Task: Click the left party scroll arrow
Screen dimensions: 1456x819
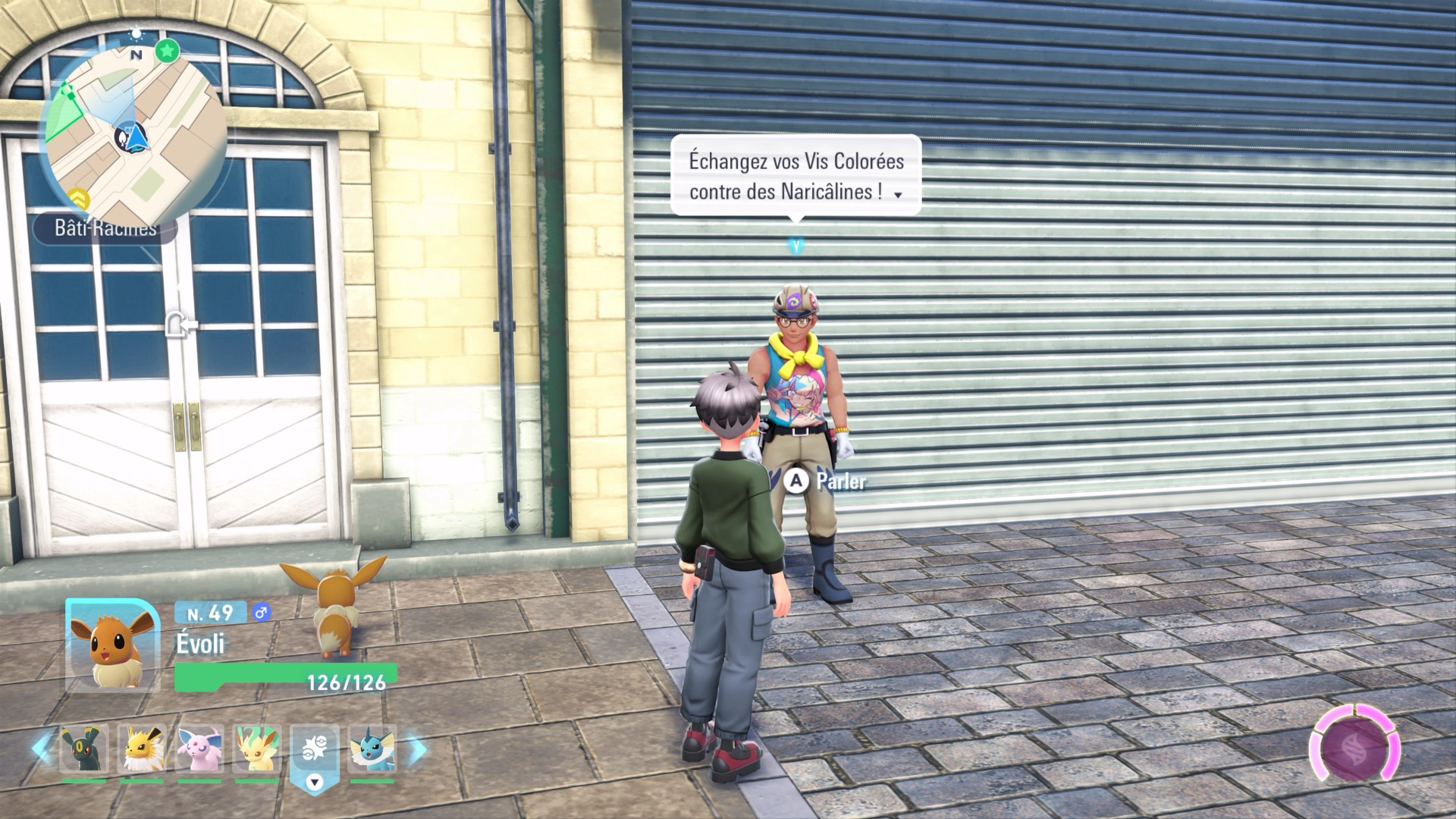Action: click(x=42, y=748)
